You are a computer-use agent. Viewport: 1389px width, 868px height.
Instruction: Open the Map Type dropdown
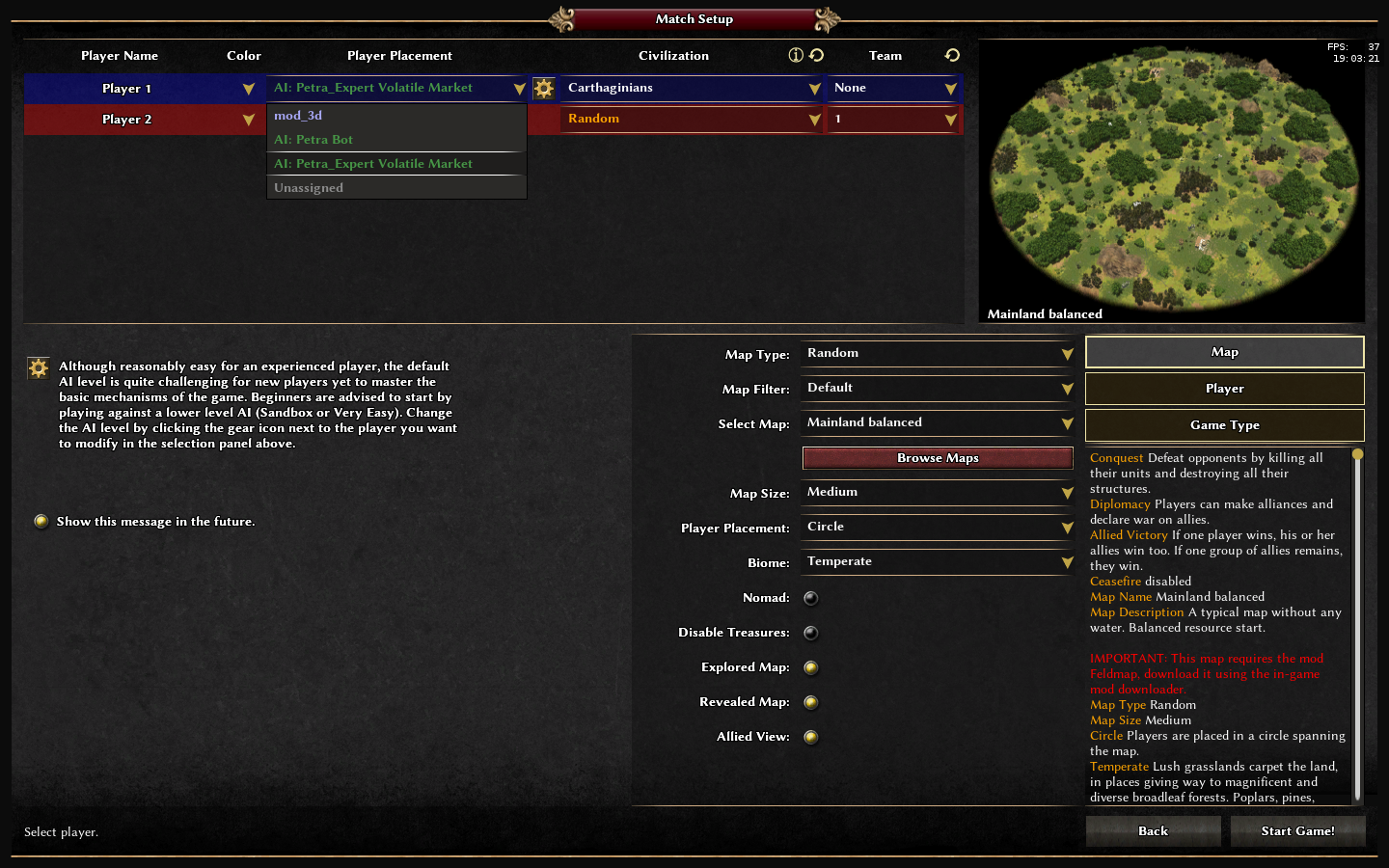tap(938, 354)
